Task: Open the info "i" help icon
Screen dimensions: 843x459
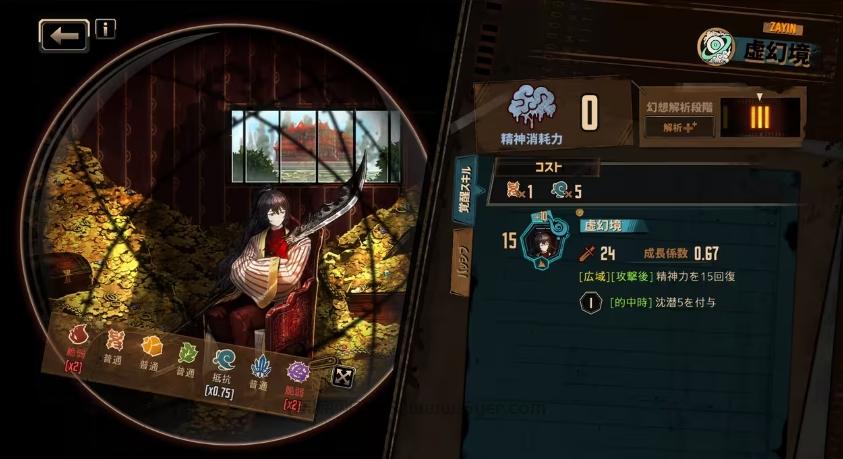Action: [105, 28]
